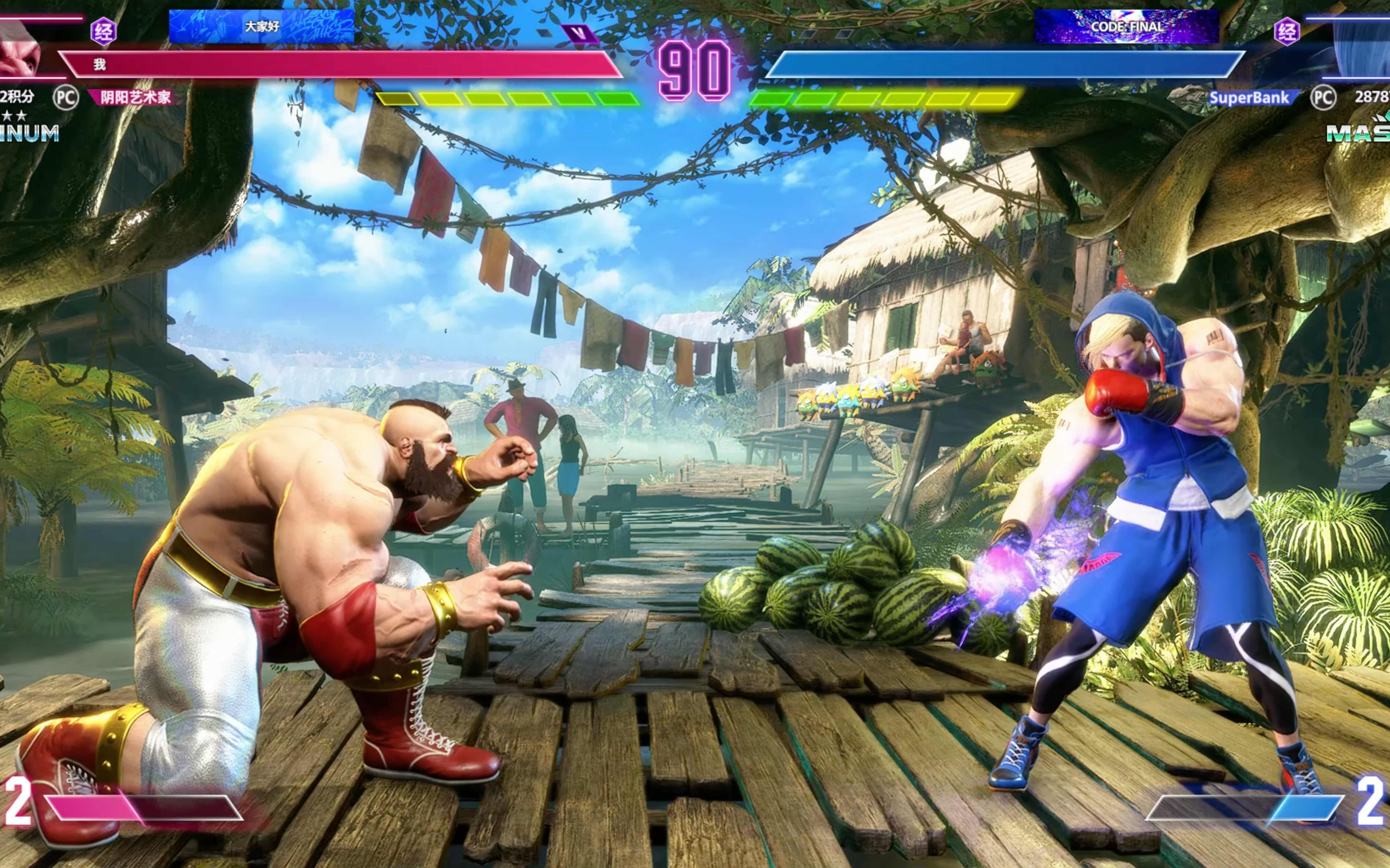Select the 大家好 title banner

coord(261,26)
